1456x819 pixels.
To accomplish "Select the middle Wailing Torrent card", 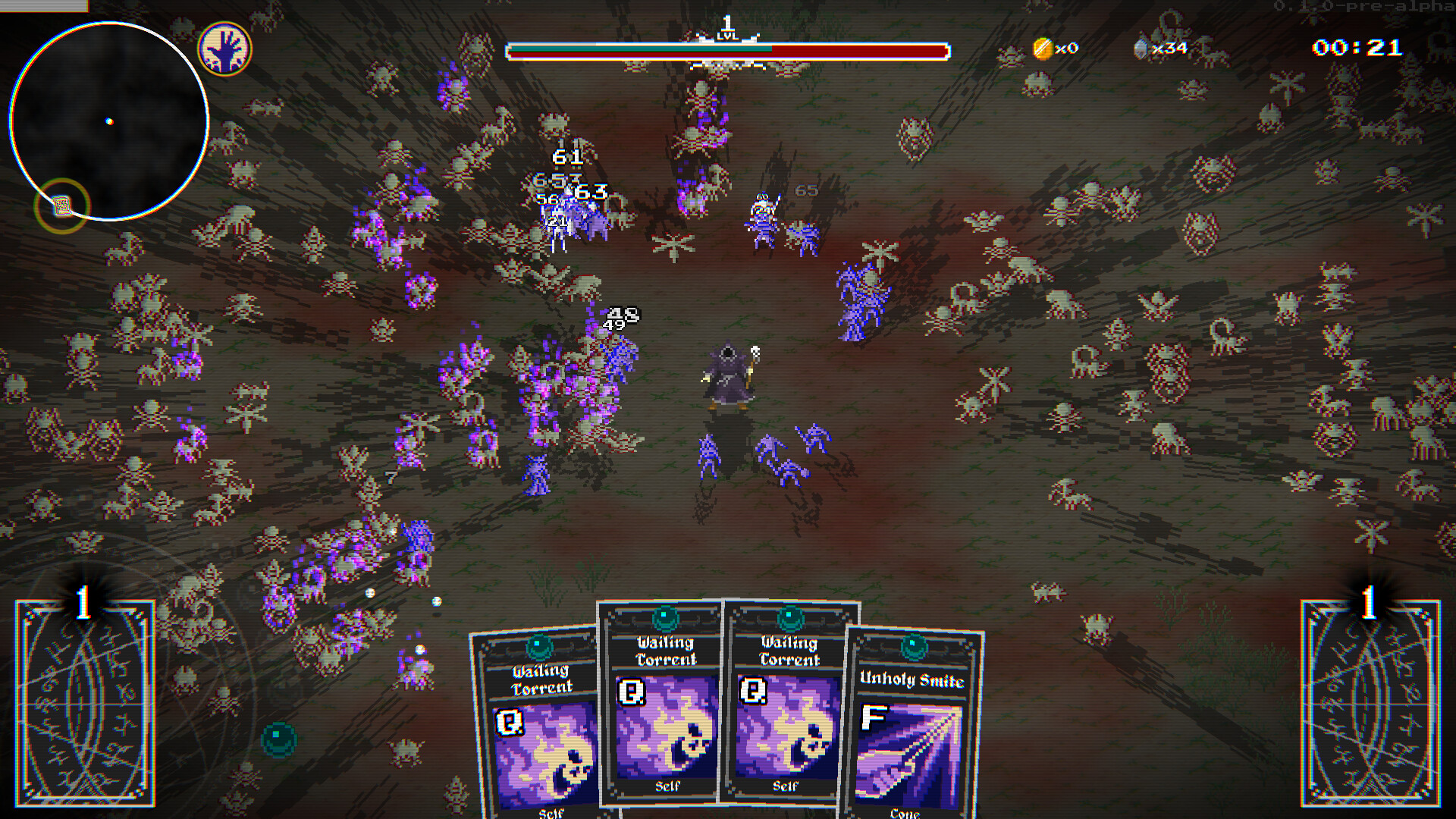I will [x=667, y=720].
